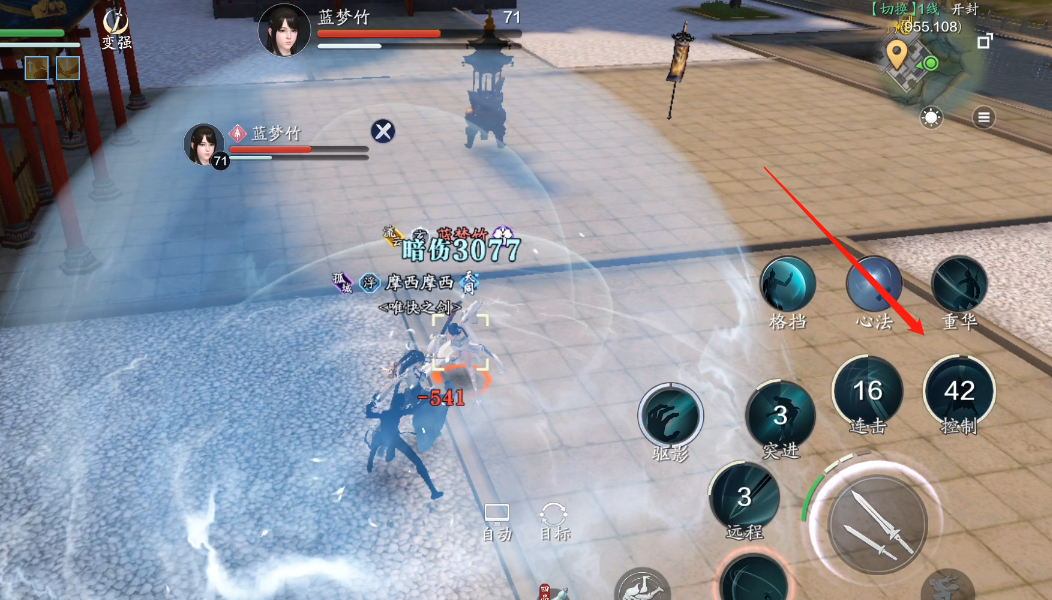Image resolution: width=1052 pixels, height=600 pixels.
Task: Select the small 蓝梦竹 level 71 portrait
Action: (x=204, y=144)
